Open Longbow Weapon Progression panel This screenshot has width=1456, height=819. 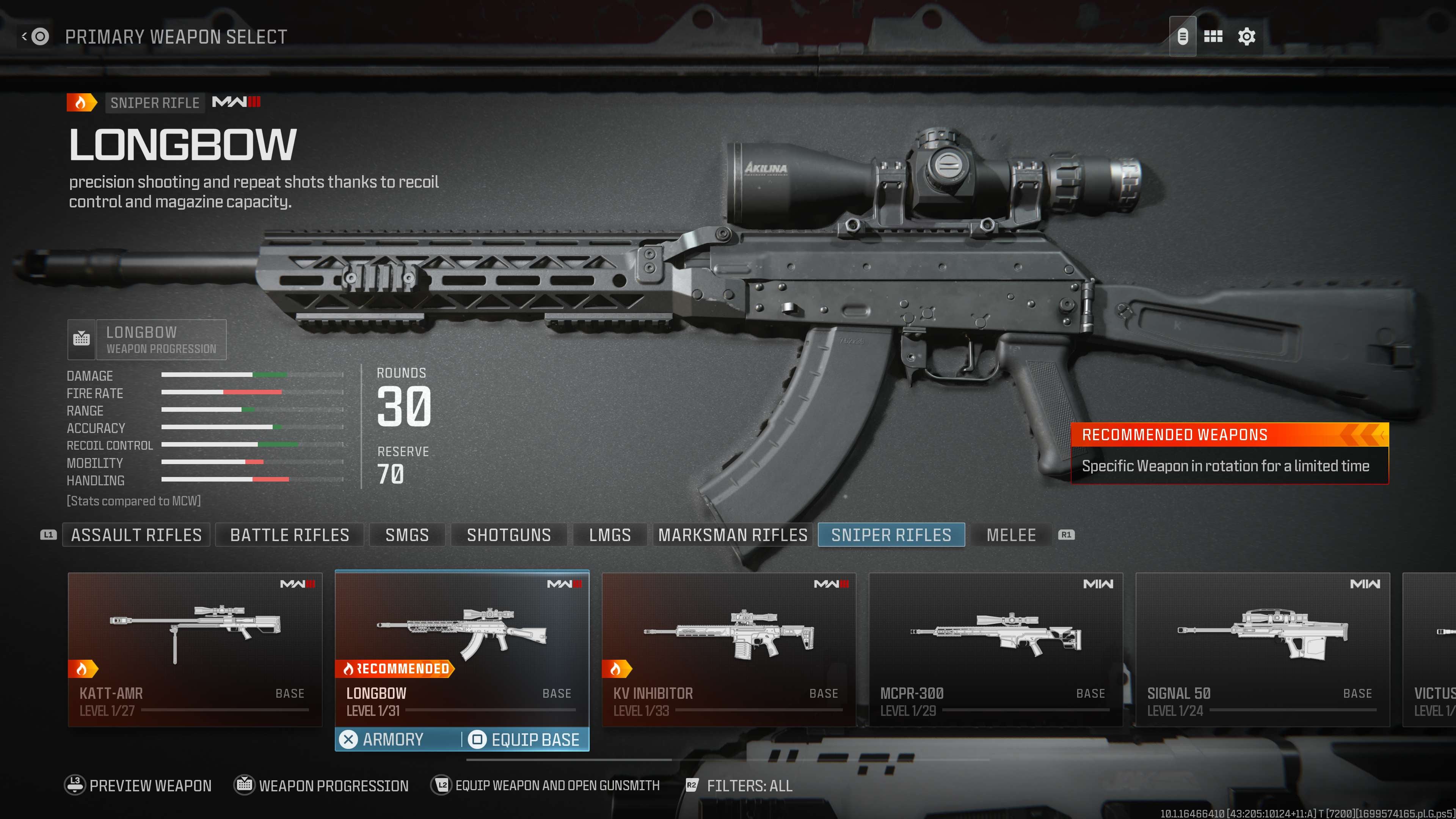(147, 340)
